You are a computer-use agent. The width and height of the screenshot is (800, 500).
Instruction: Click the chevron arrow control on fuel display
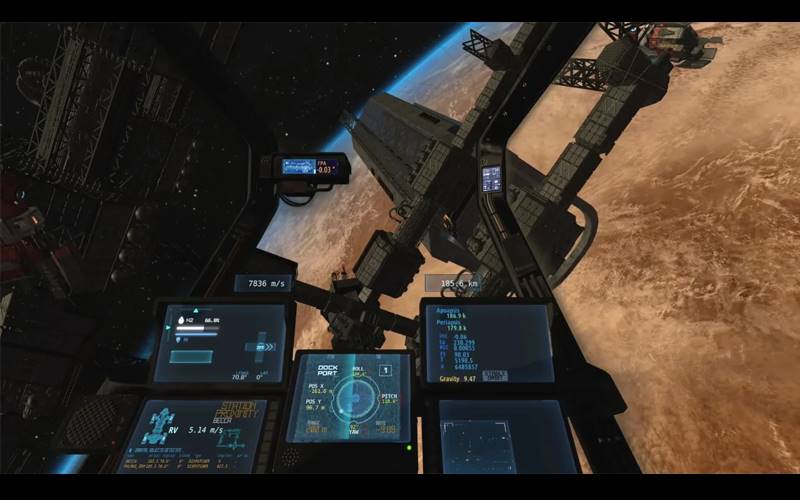tap(267, 346)
